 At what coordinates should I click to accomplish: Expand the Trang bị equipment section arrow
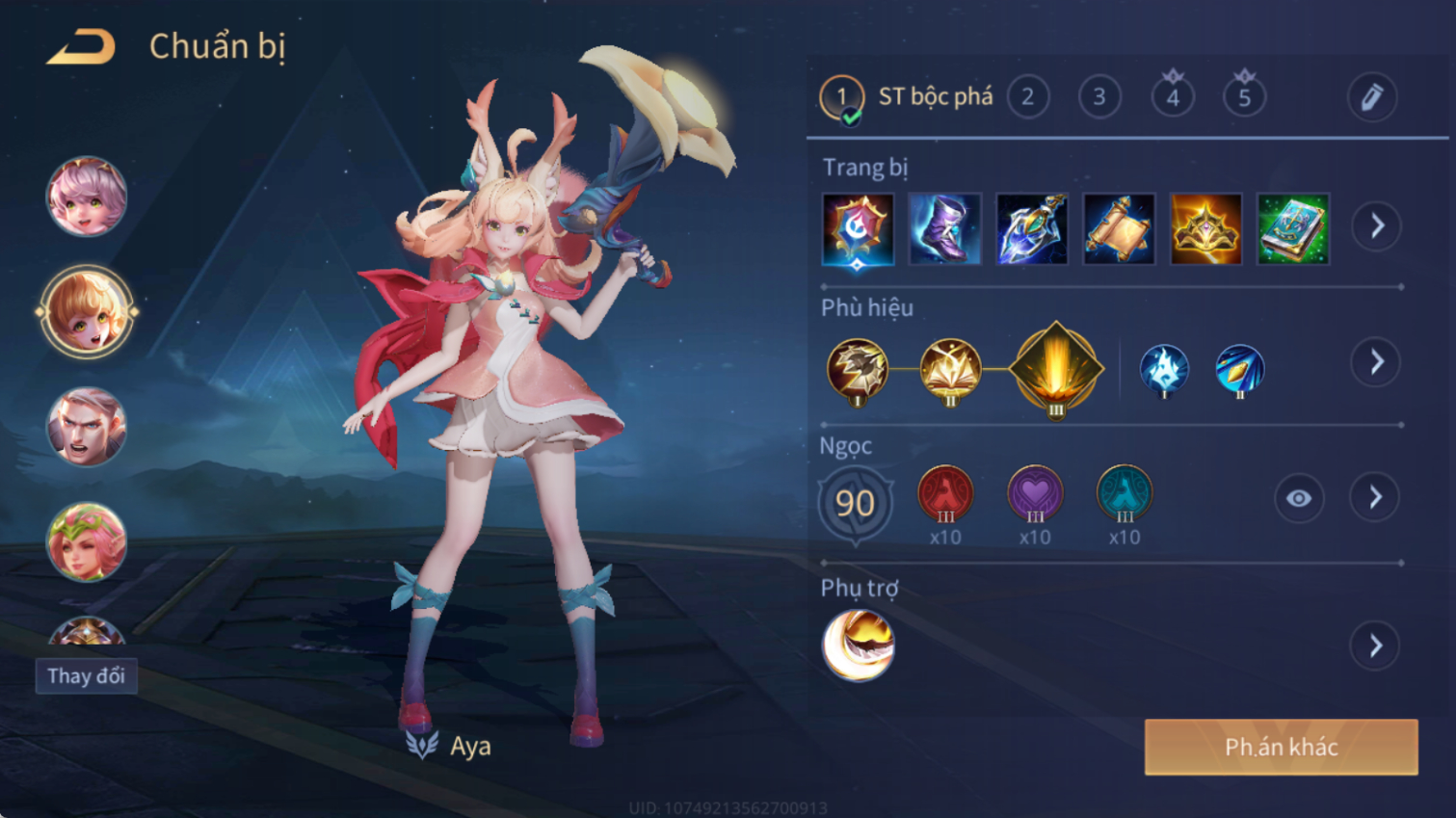1376,226
